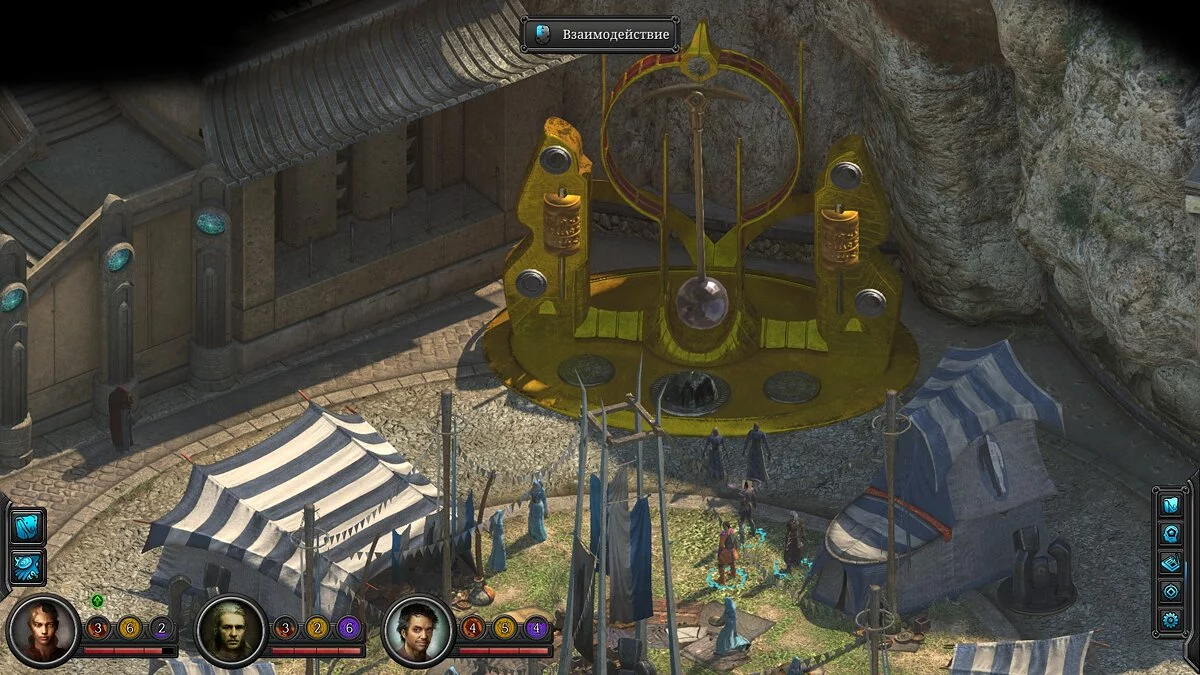Open the character sheet head icon
Viewport: 1200px width, 675px height.
[1170, 534]
